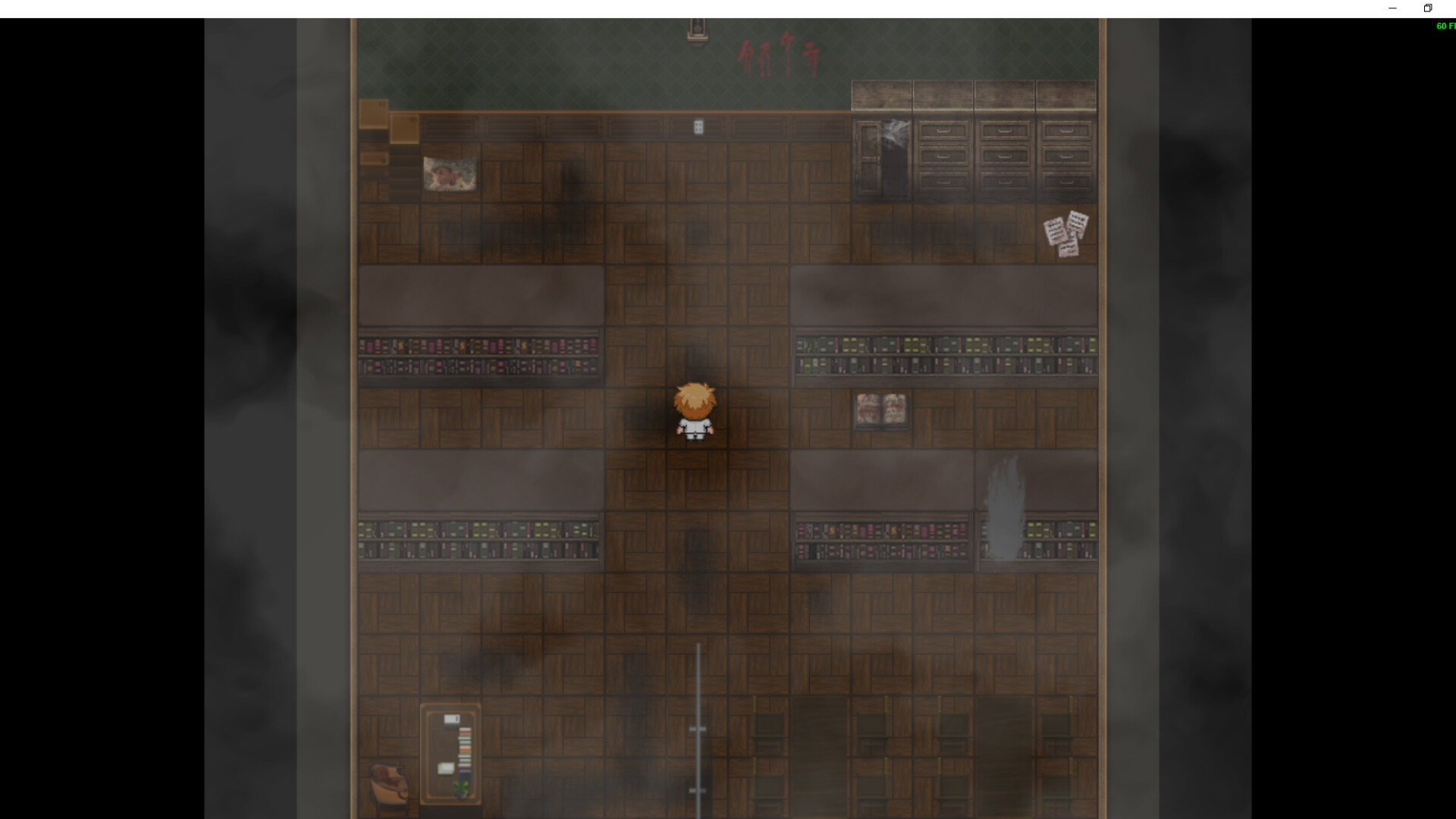Inspect the torn painting on the left wall
The height and width of the screenshot is (819, 1456).
click(450, 174)
